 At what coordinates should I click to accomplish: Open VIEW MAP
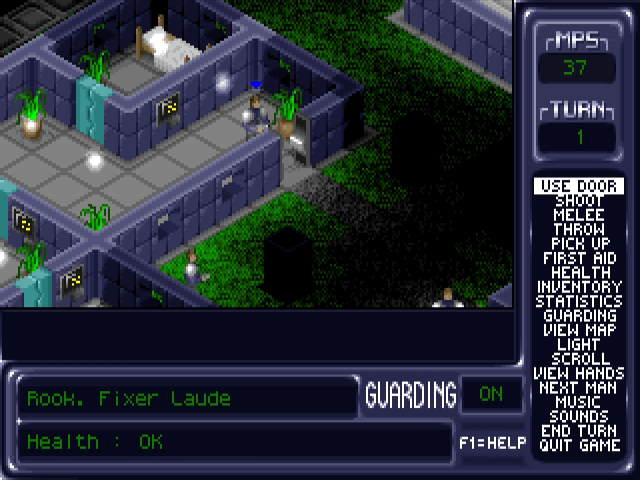579,330
